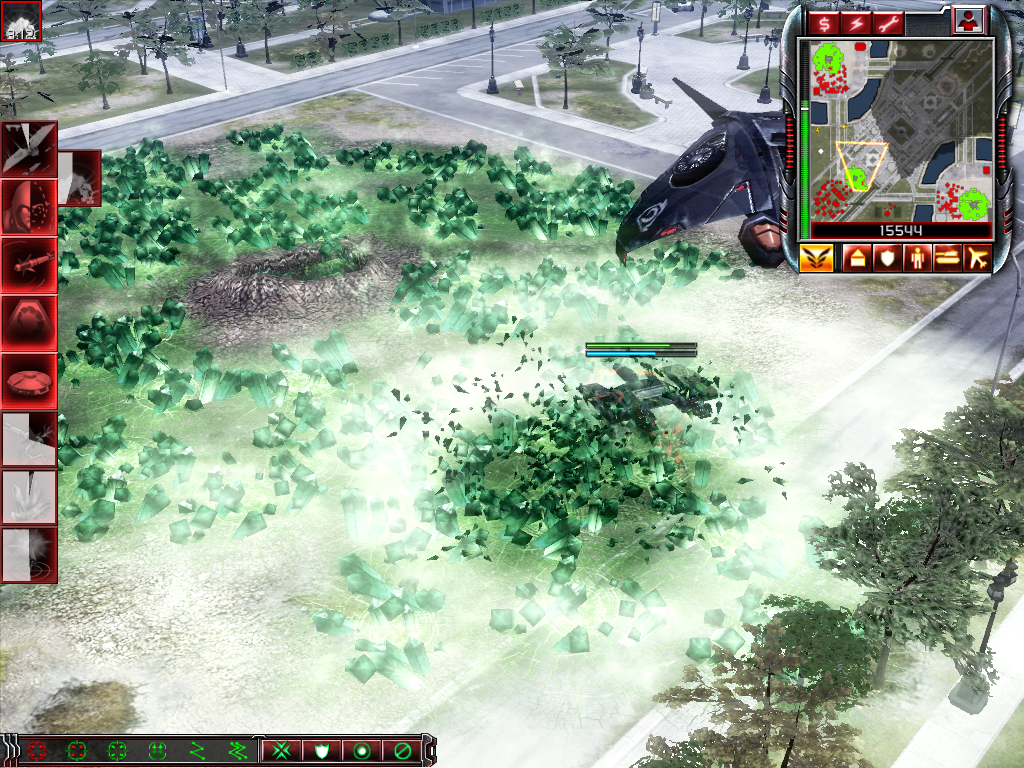Select the crossed-out circle stop command
Viewport: 1024px width, 768px height.
pos(402,749)
